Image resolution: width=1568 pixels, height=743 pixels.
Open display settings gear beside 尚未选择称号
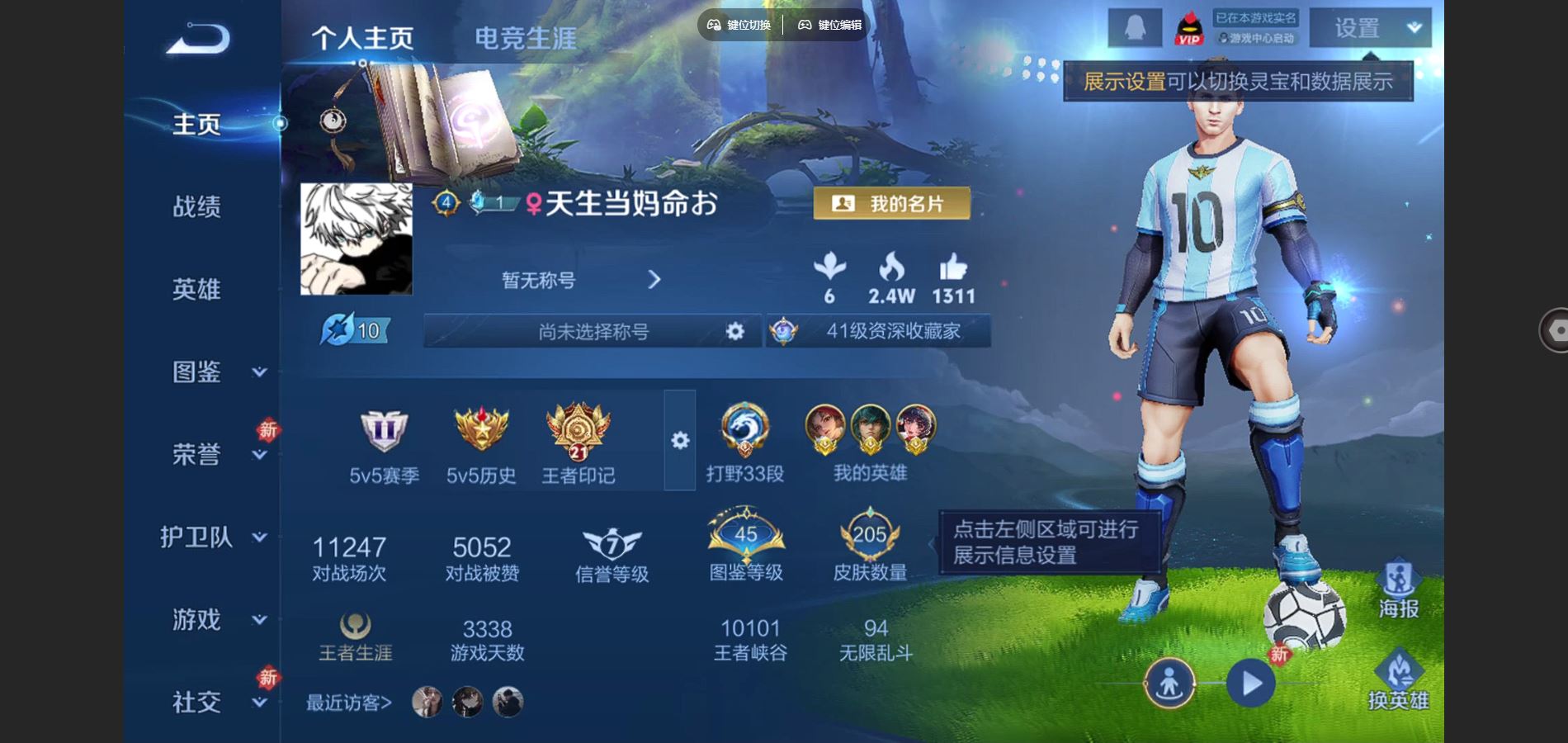pos(733,331)
